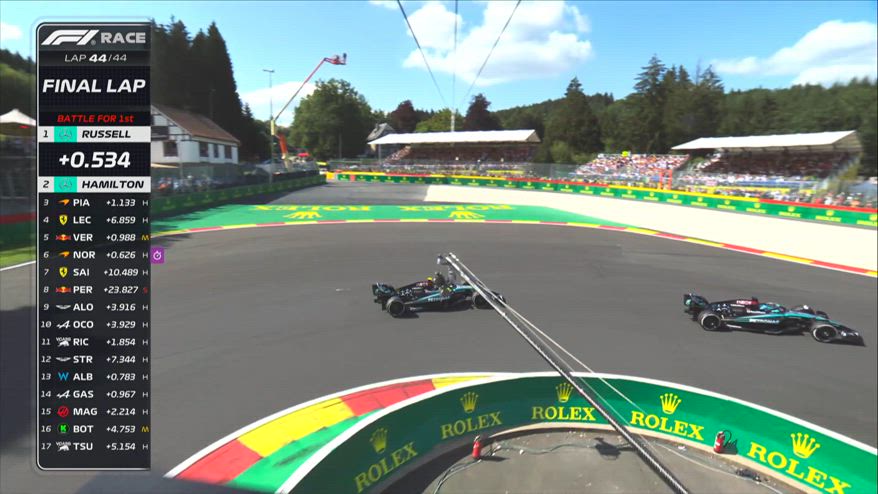Choose the STR driver row
Screen dimensions: 878x494
[x=94, y=359]
